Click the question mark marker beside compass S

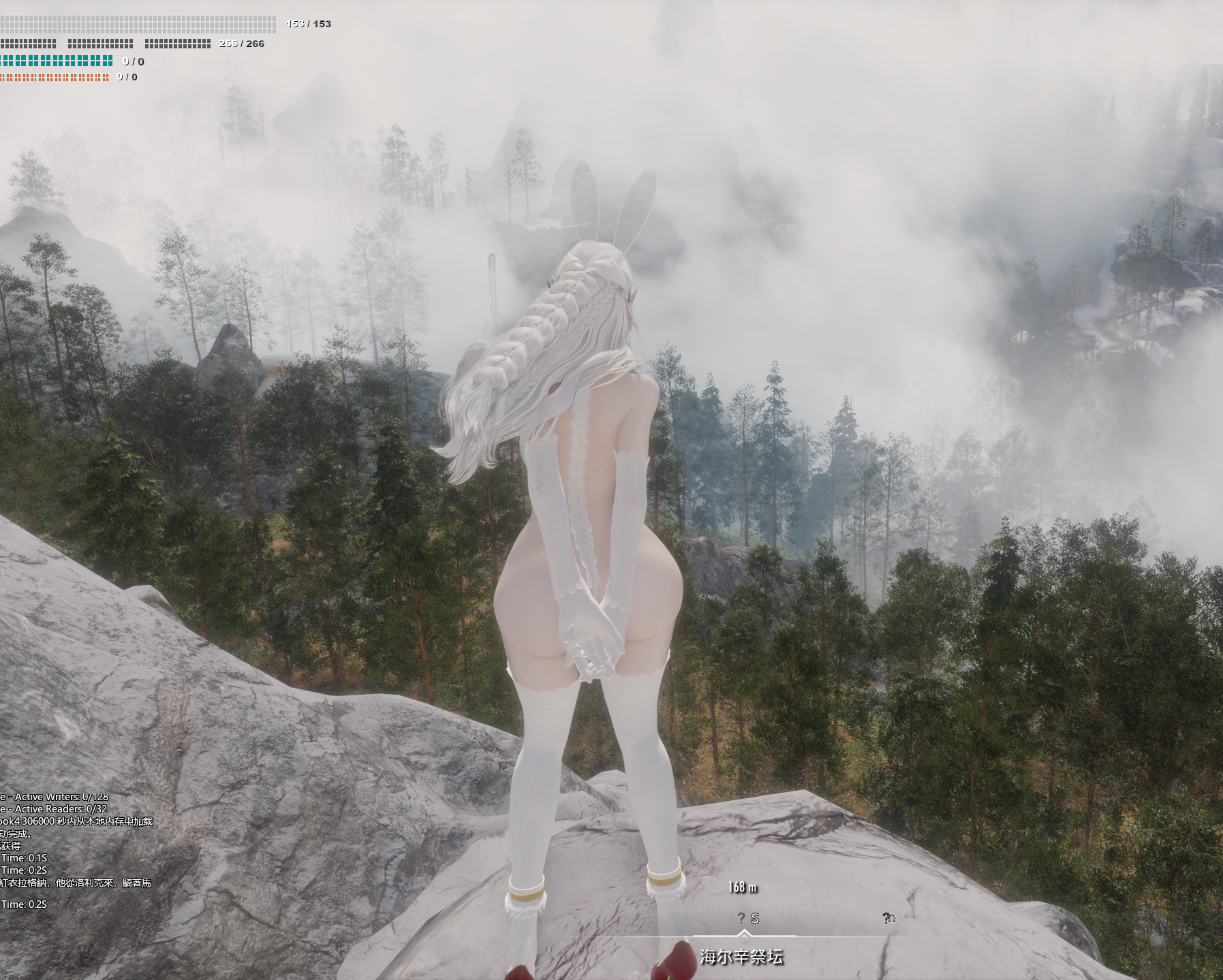pyautogui.click(x=741, y=918)
